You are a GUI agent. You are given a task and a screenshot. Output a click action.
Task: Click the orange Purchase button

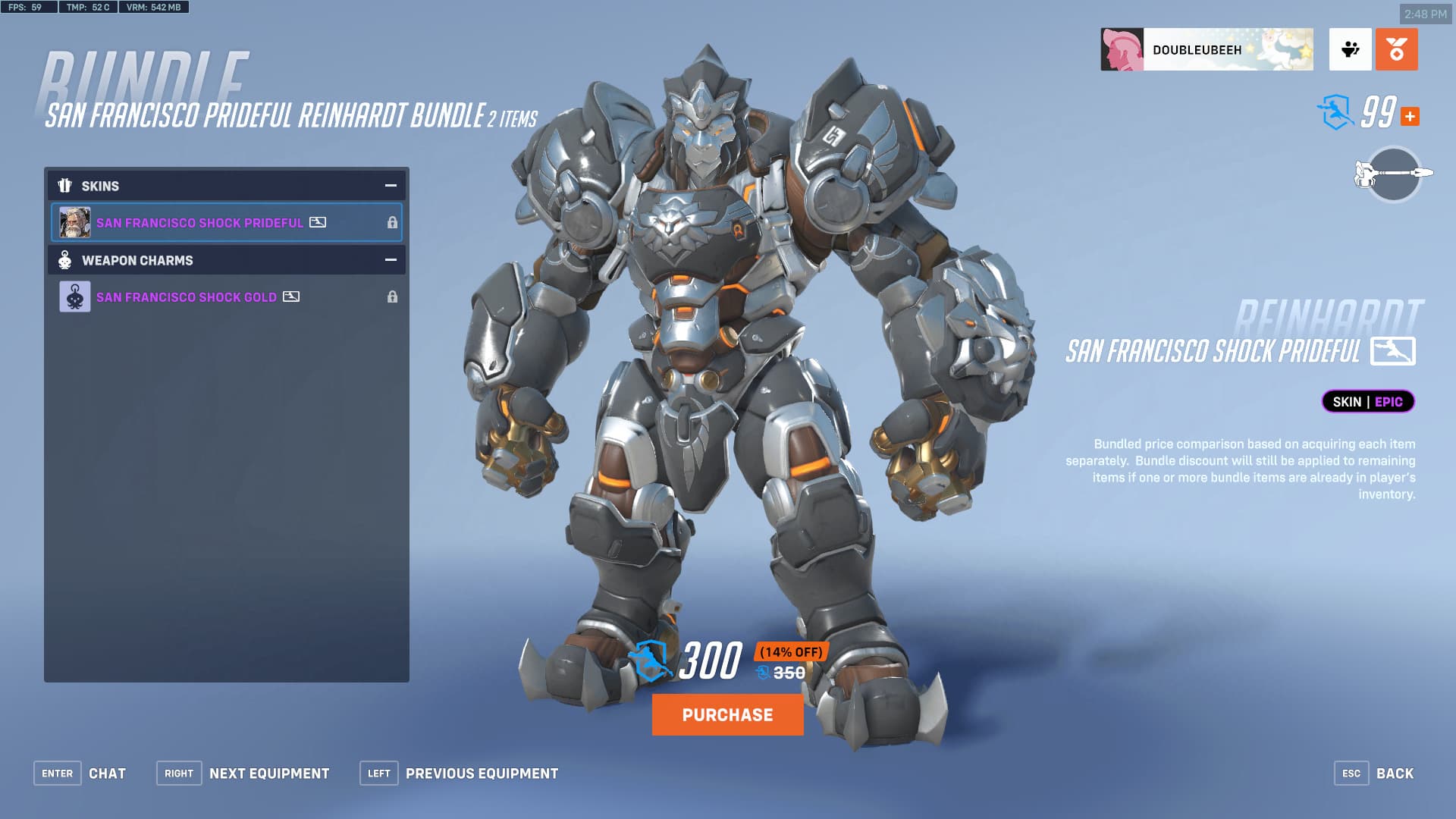[727, 714]
